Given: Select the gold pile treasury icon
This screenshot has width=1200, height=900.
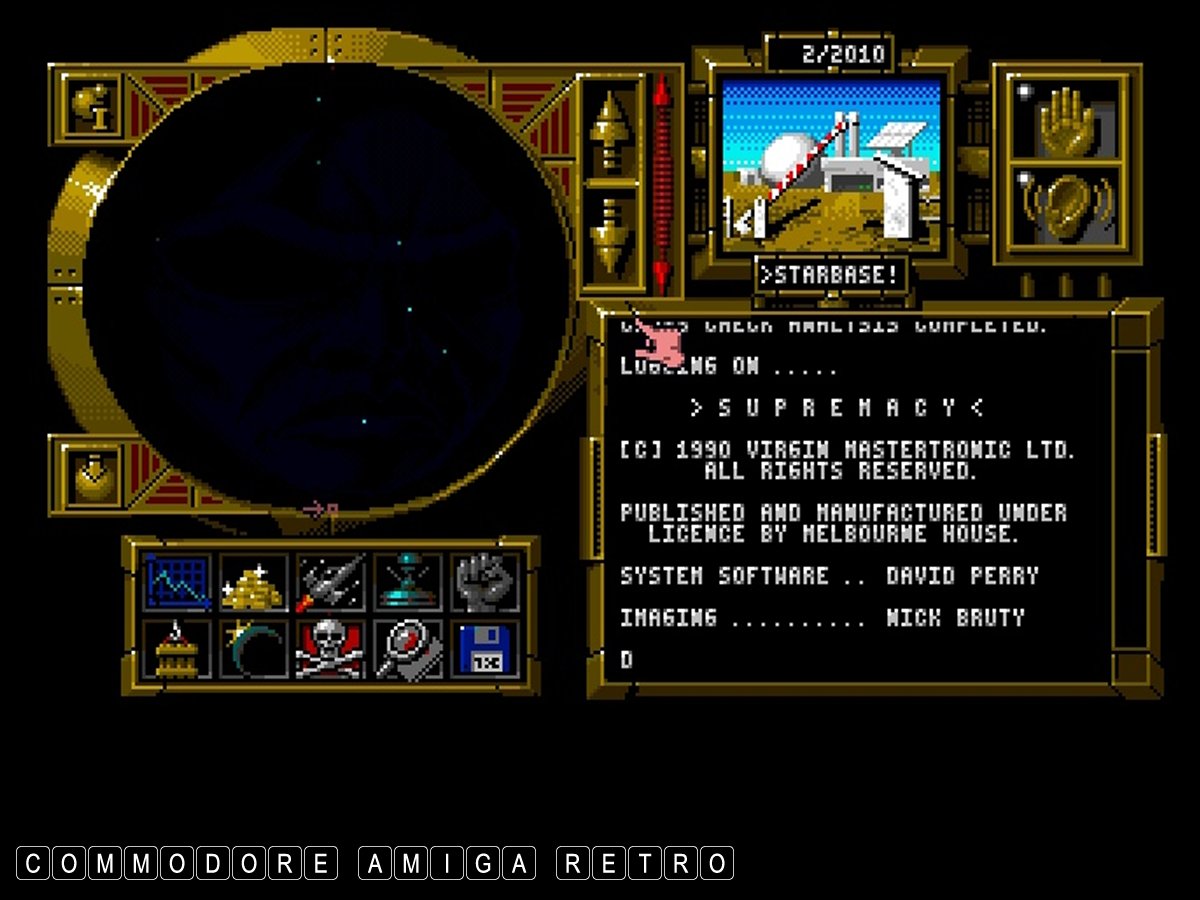Looking at the screenshot, I should 253,583.
